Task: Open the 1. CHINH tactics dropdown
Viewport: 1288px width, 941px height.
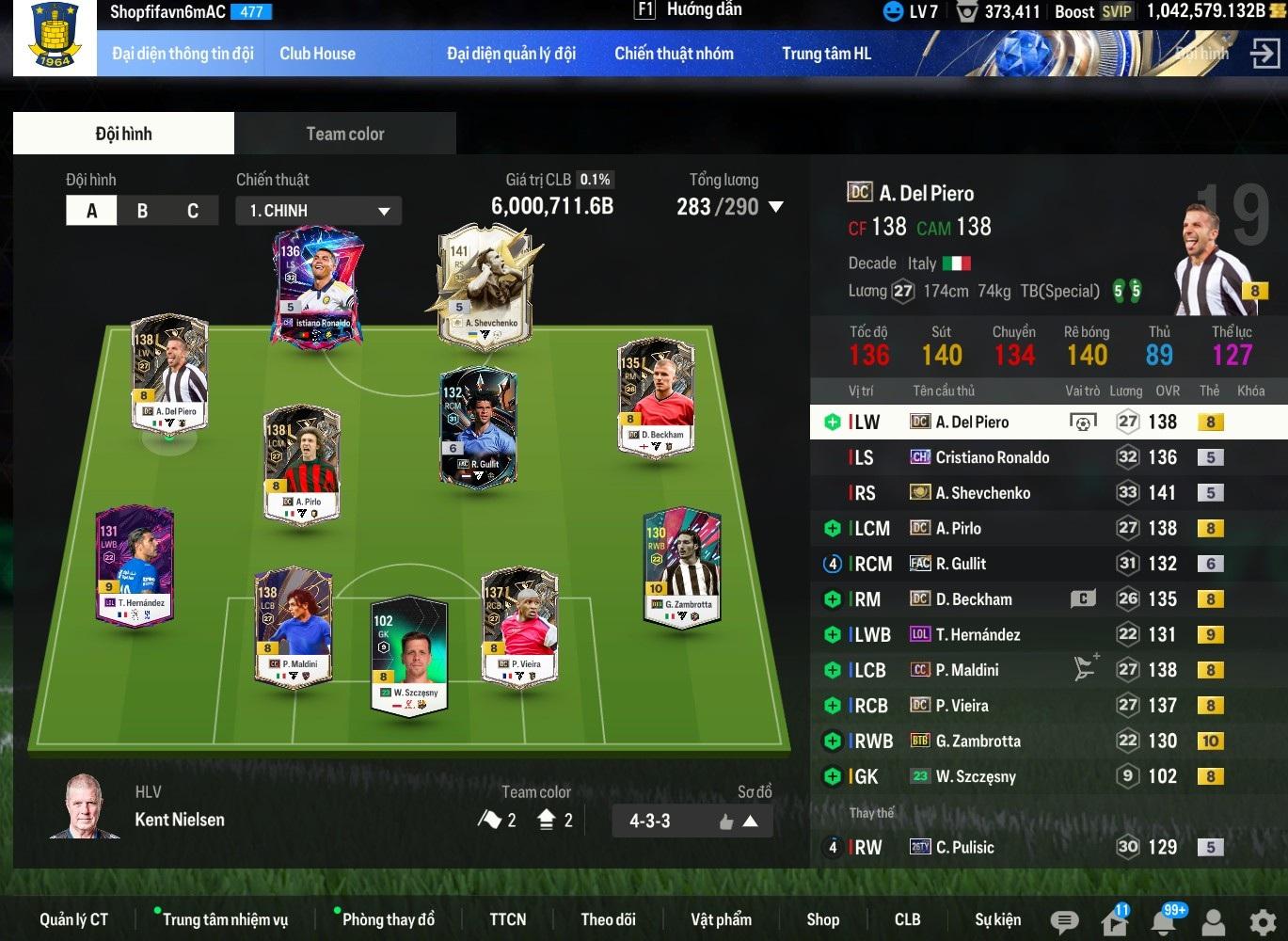Action: coord(318,211)
